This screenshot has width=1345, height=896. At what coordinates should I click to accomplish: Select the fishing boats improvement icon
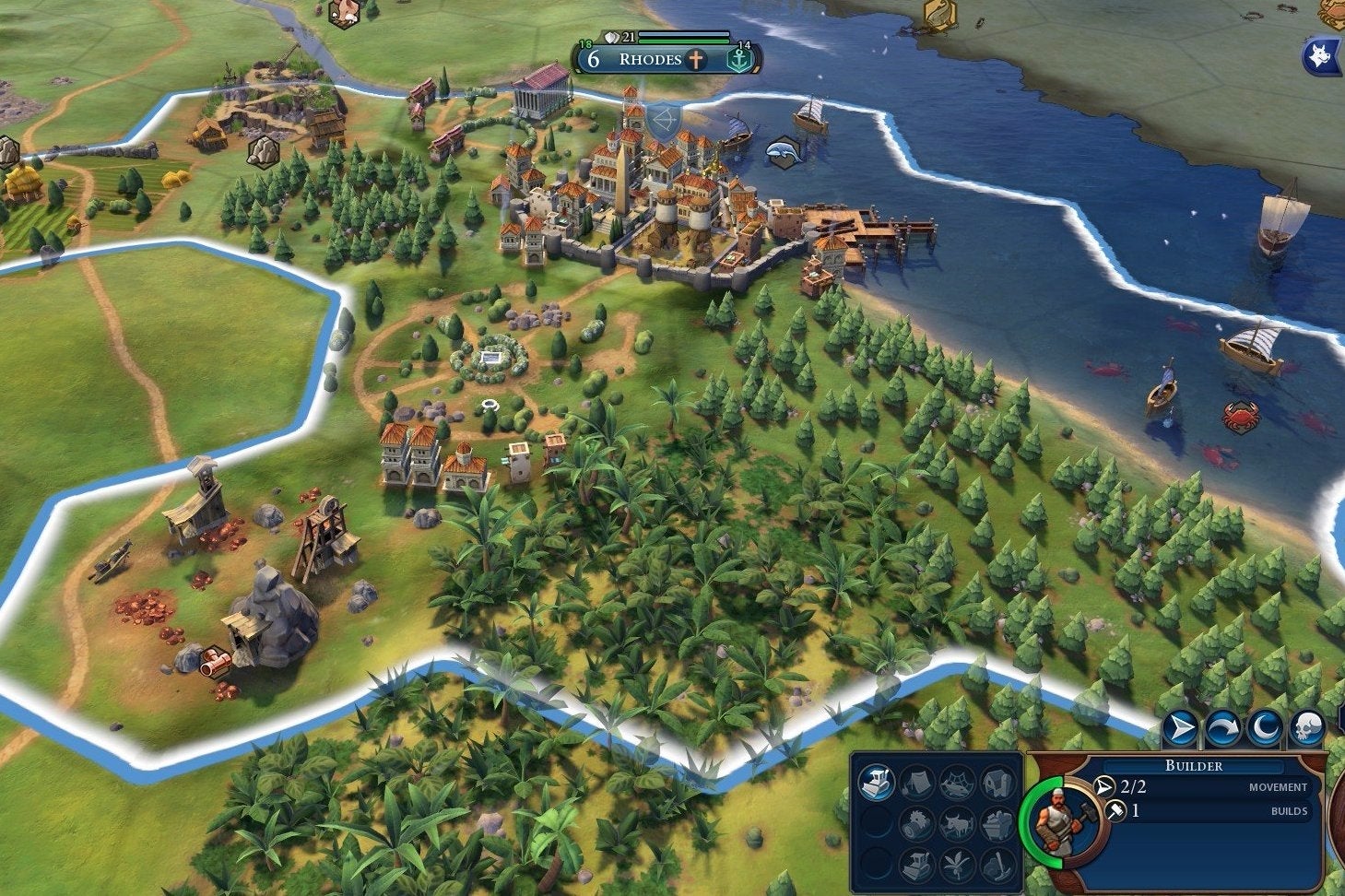958,784
